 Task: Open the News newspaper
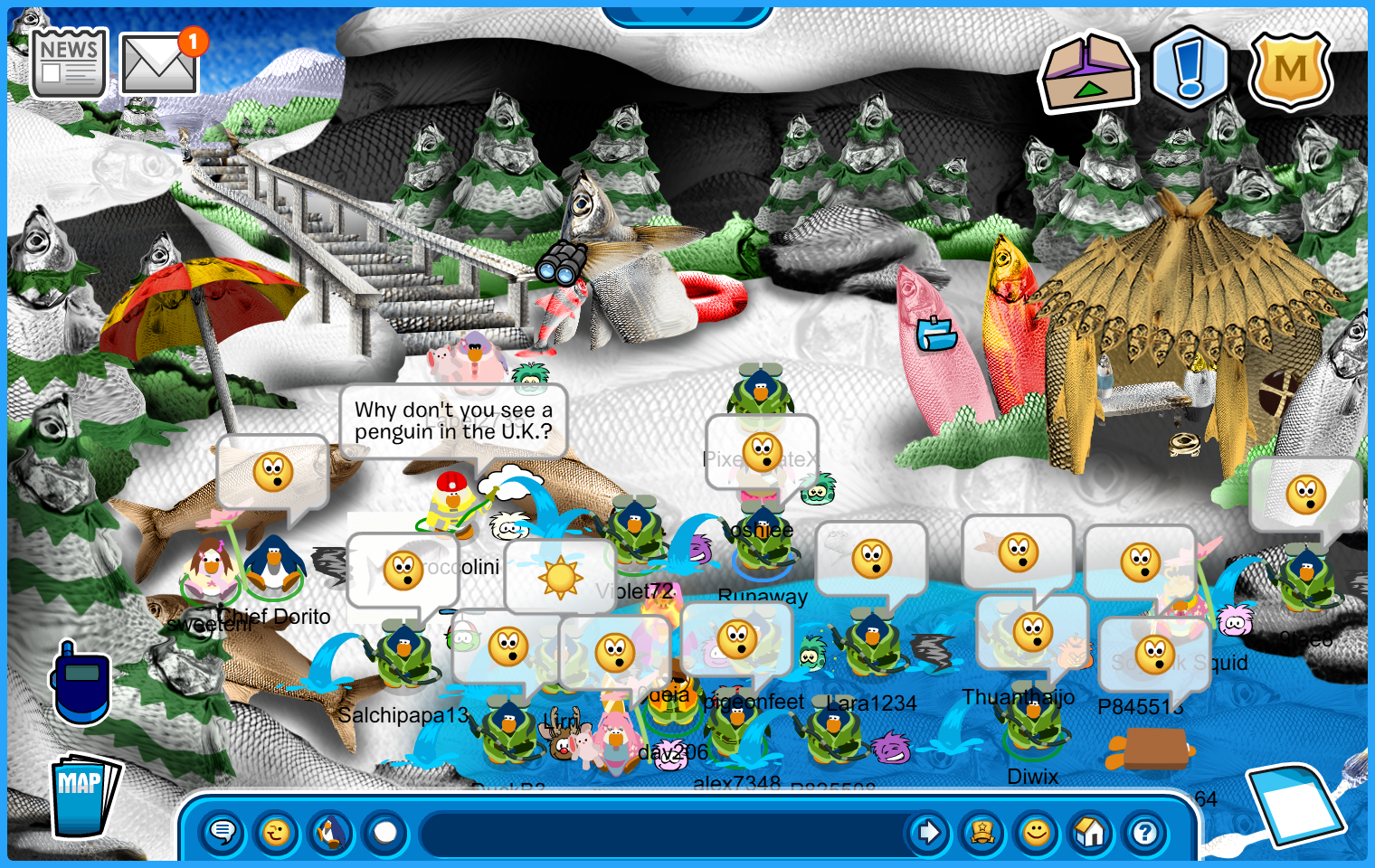click(x=69, y=61)
